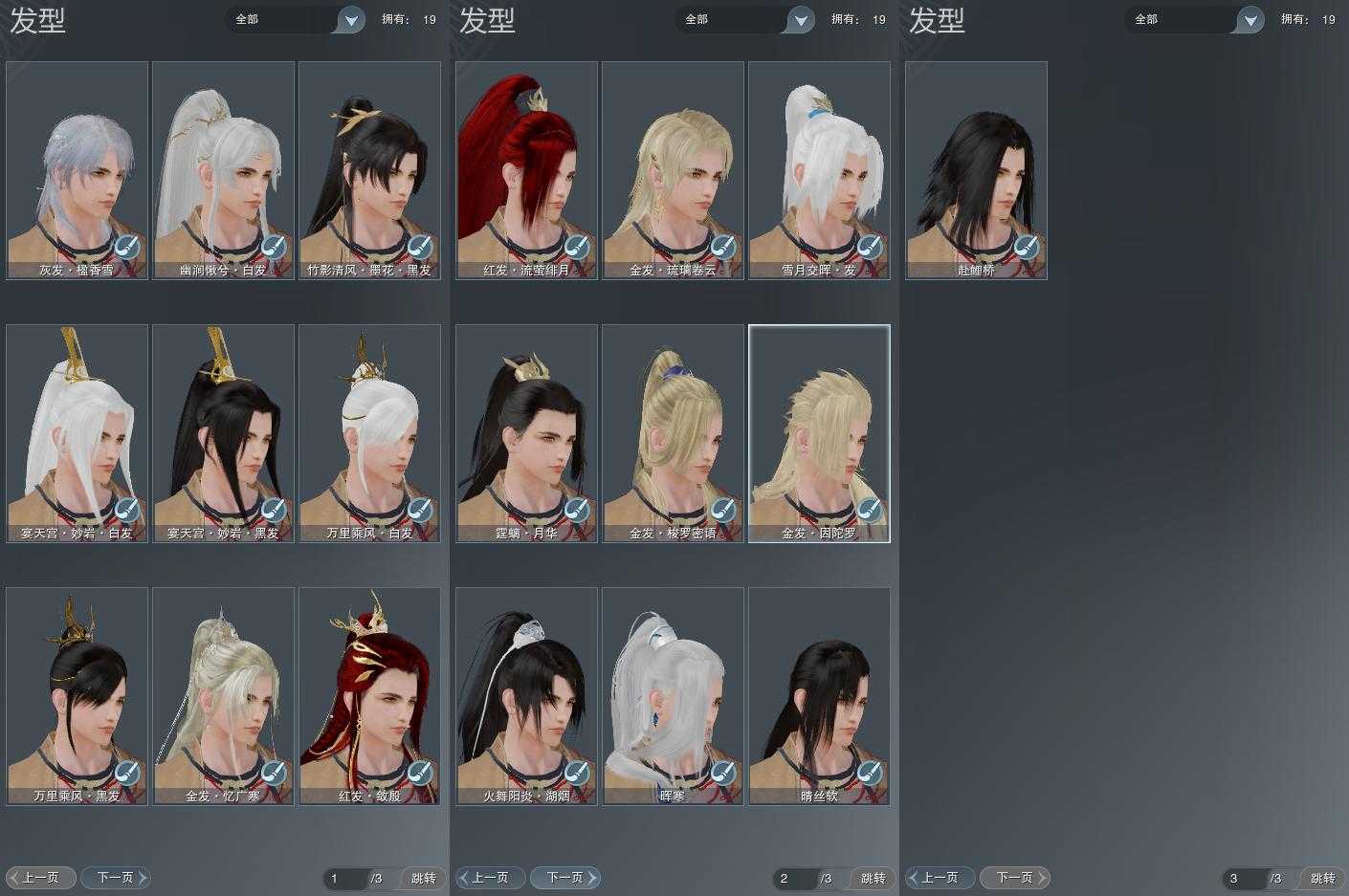Click the dye brush icon on 赴鲤桥
The height and width of the screenshot is (896, 1349).
click(x=1028, y=247)
